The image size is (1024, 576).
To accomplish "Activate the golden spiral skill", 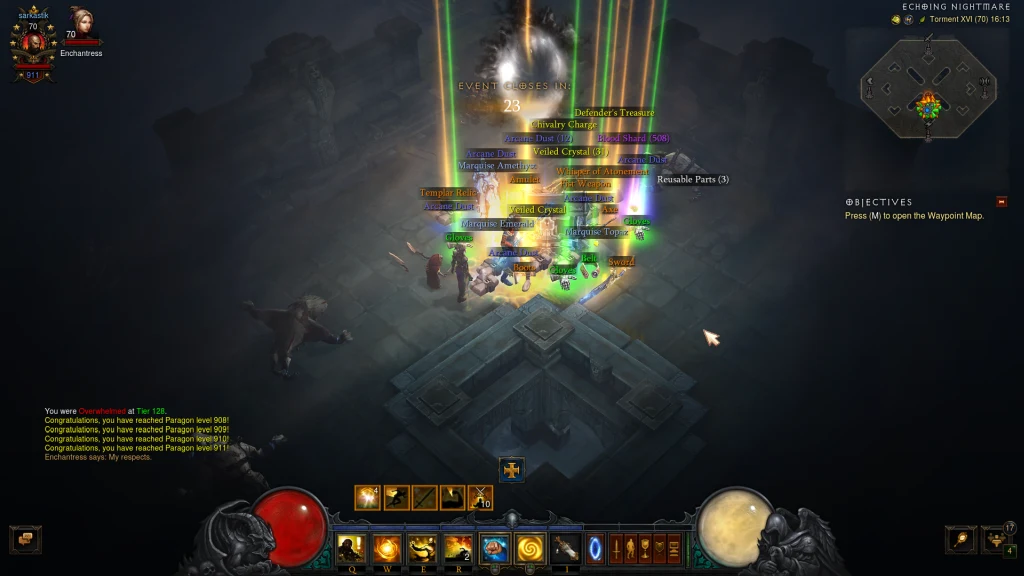I will tap(529, 548).
